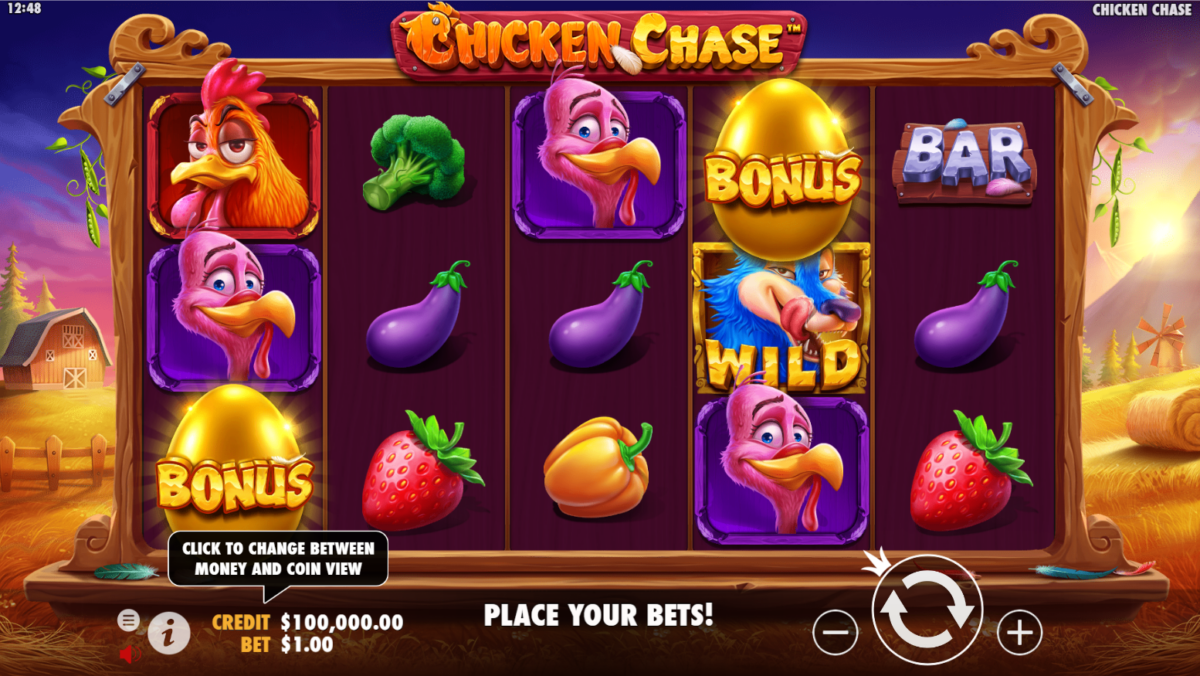This screenshot has height=676, width=1200.
Task: Spin the reels with the circular arrows button
Action: point(927,609)
